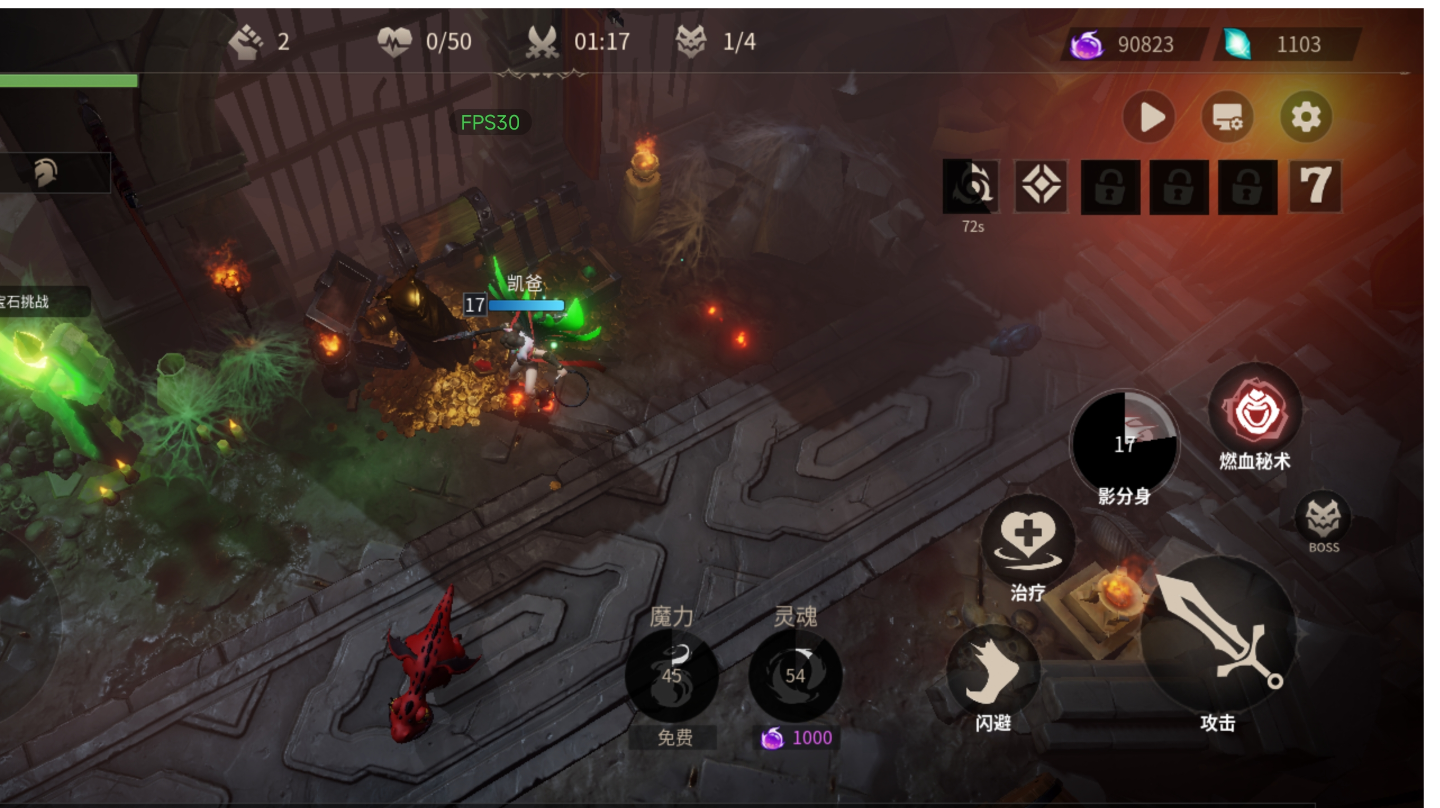Click the 魔力 mana orb
This screenshot has height=808, width=1440.
point(671,676)
